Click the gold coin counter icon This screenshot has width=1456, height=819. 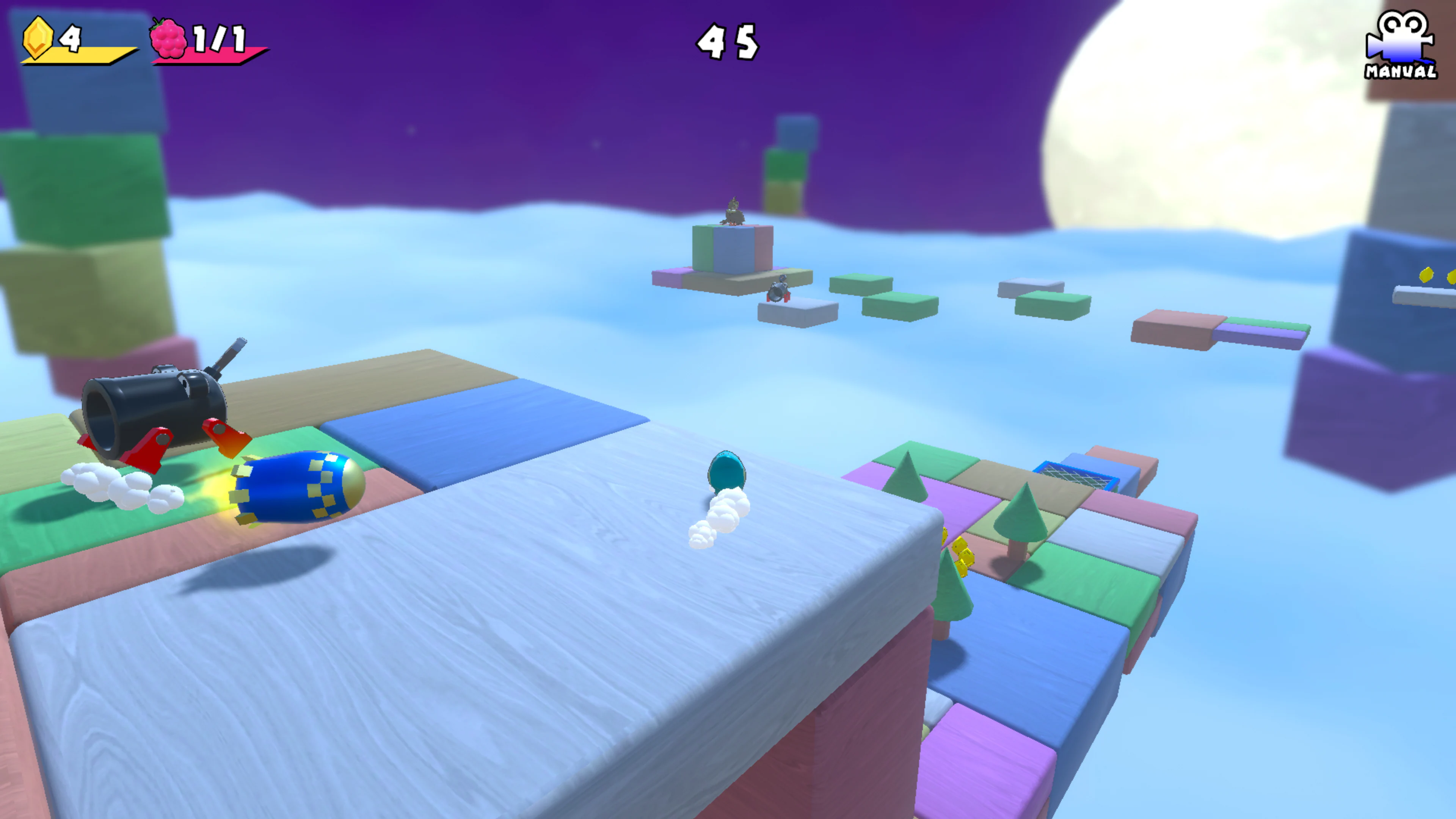38,38
